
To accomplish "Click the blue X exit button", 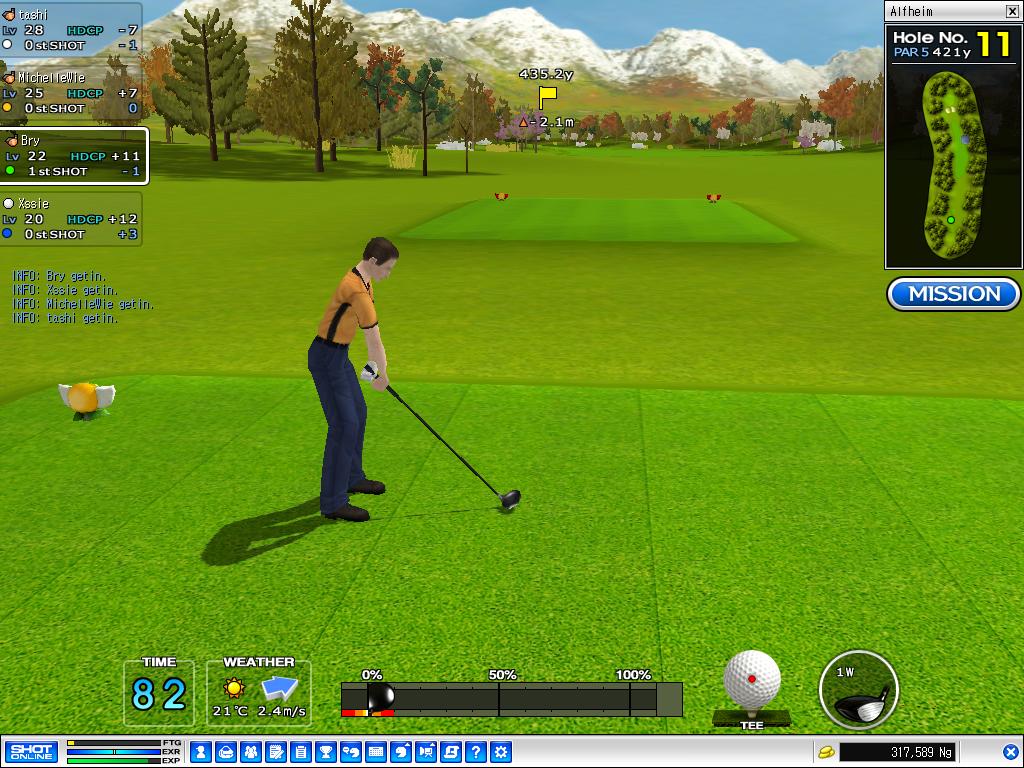I will coord(1010,751).
